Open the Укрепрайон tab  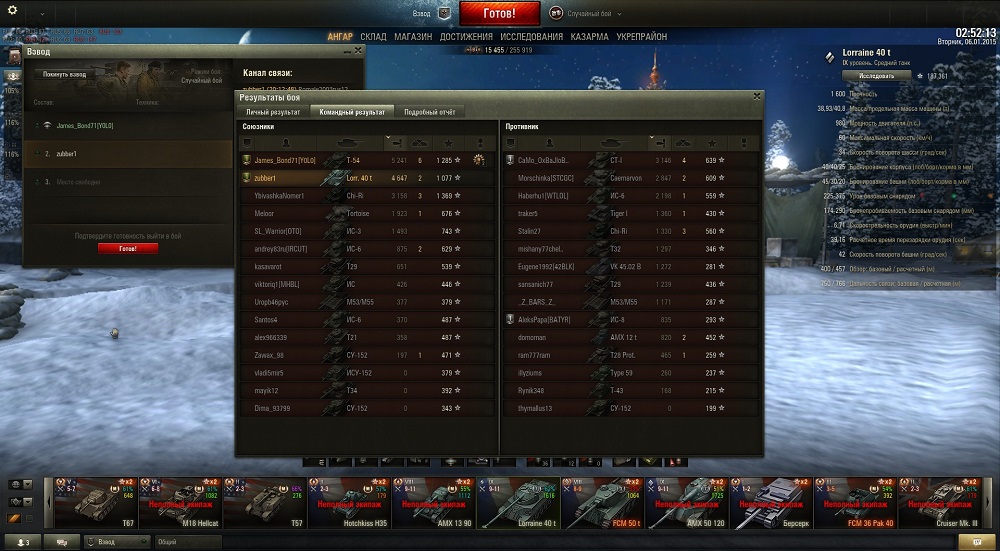[642, 37]
